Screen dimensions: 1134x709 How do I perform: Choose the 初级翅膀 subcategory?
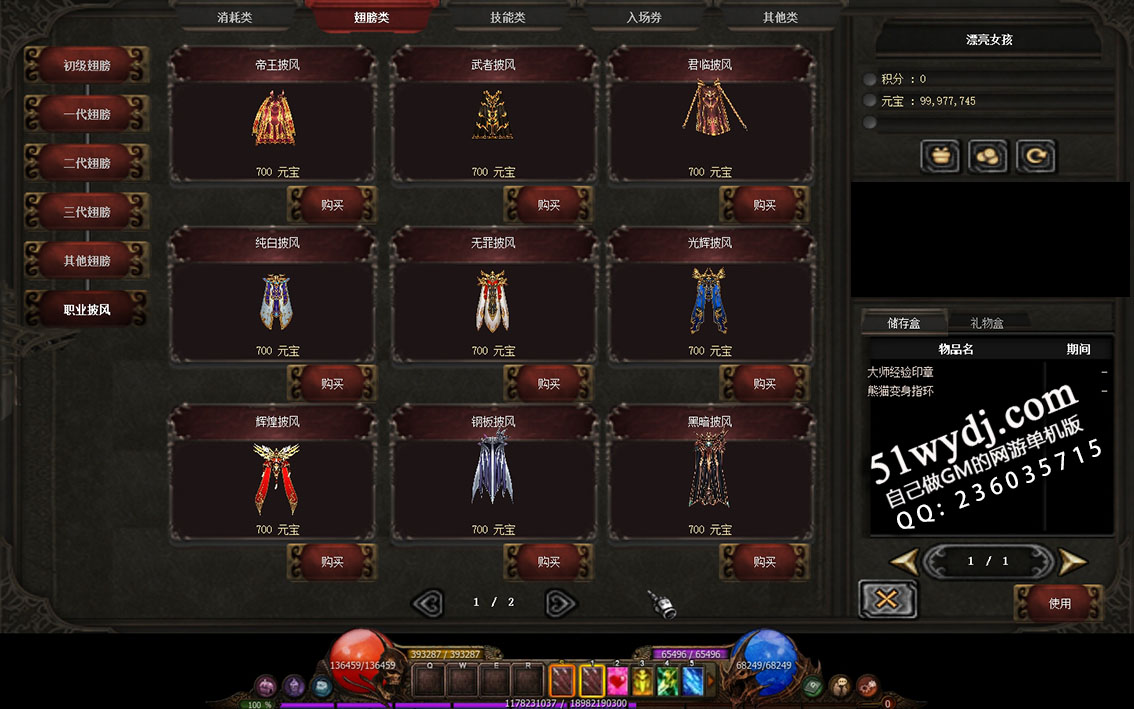[87, 66]
